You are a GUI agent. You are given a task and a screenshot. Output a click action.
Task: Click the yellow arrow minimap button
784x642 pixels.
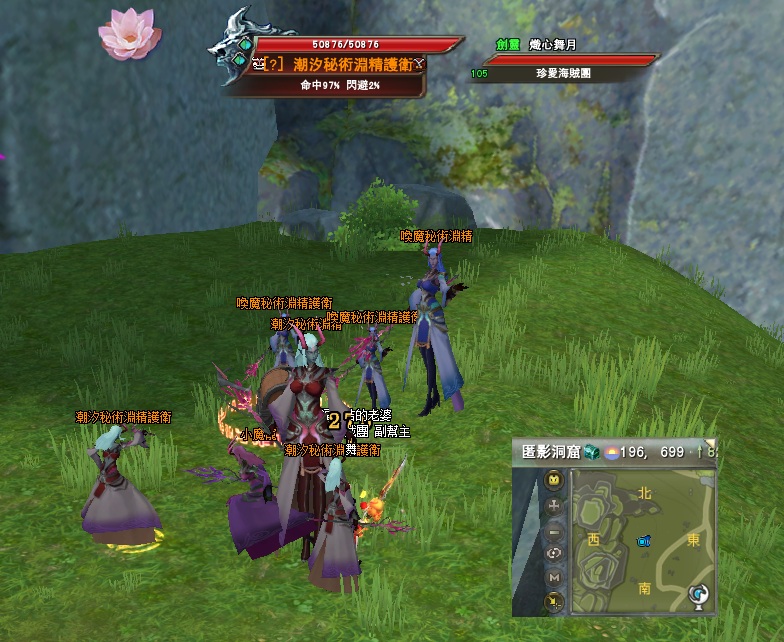coord(553,600)
